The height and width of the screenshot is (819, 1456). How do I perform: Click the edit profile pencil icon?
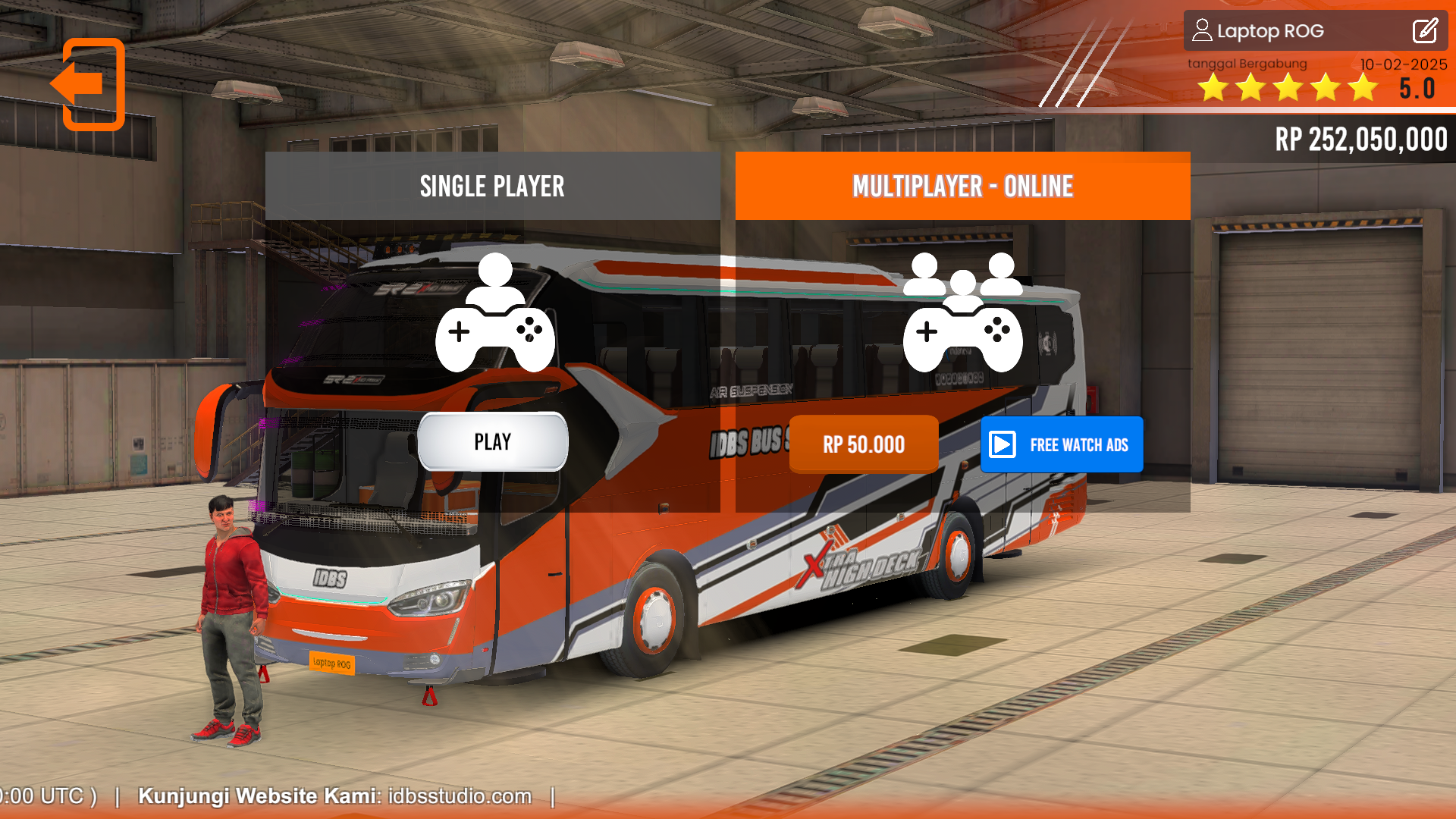(1425, 31)
